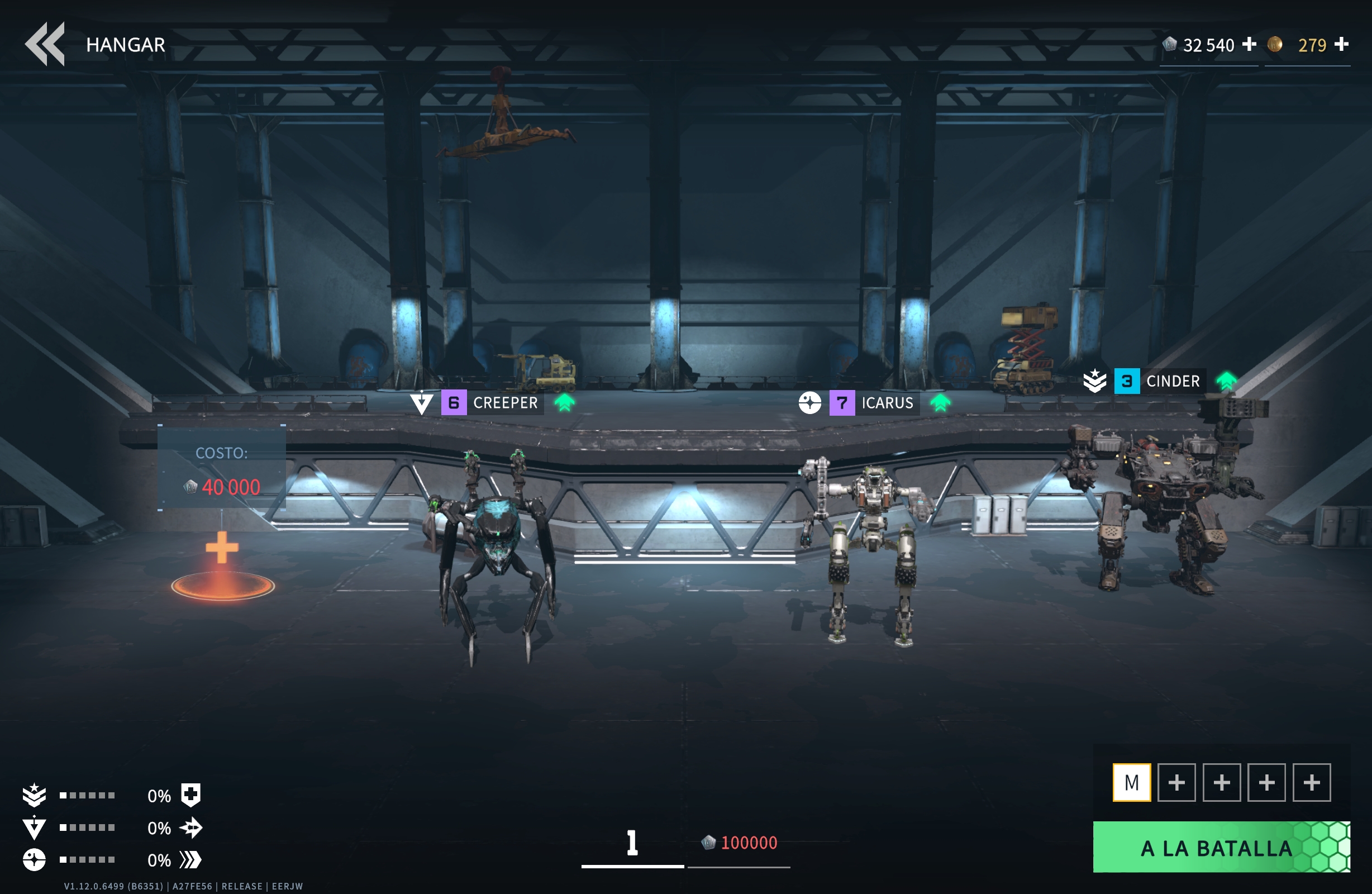This screenshot has height=894, width=1372.
Task: Click the rank progress bar showing 0%
Action: 87,795
